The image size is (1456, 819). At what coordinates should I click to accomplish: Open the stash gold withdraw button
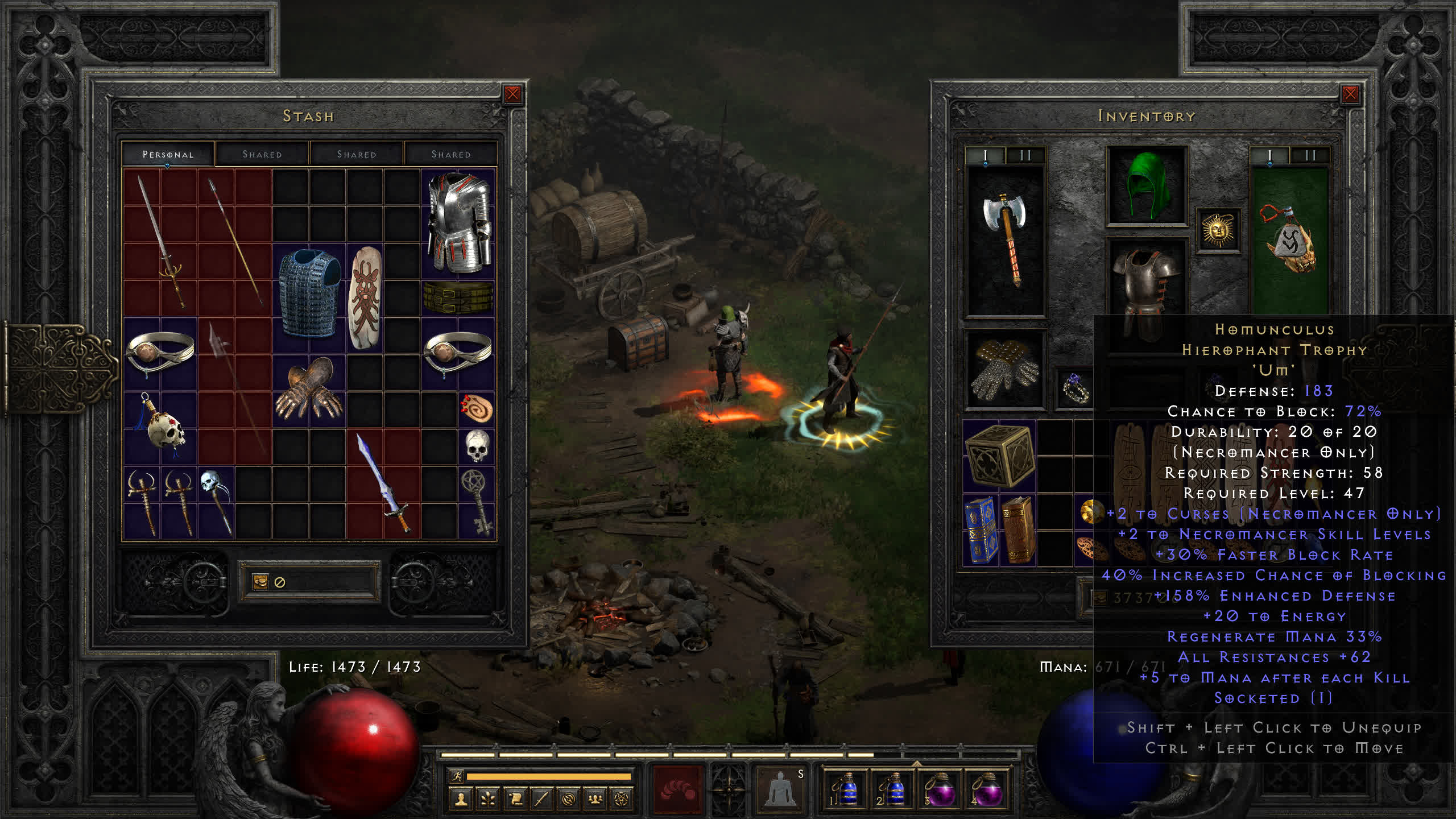(260, 582)
